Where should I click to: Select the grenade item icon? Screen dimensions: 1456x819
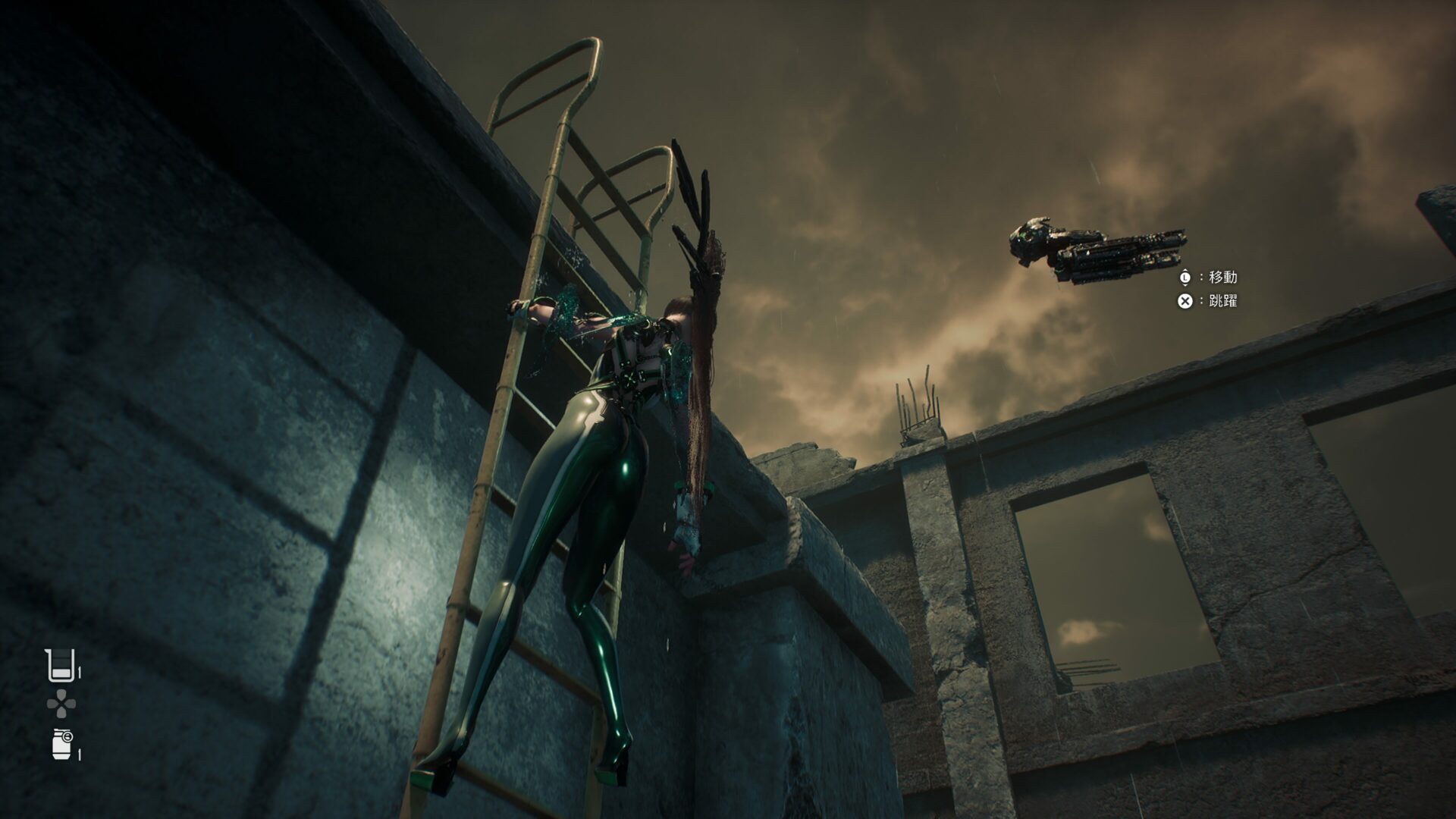[x=62, y=743]
